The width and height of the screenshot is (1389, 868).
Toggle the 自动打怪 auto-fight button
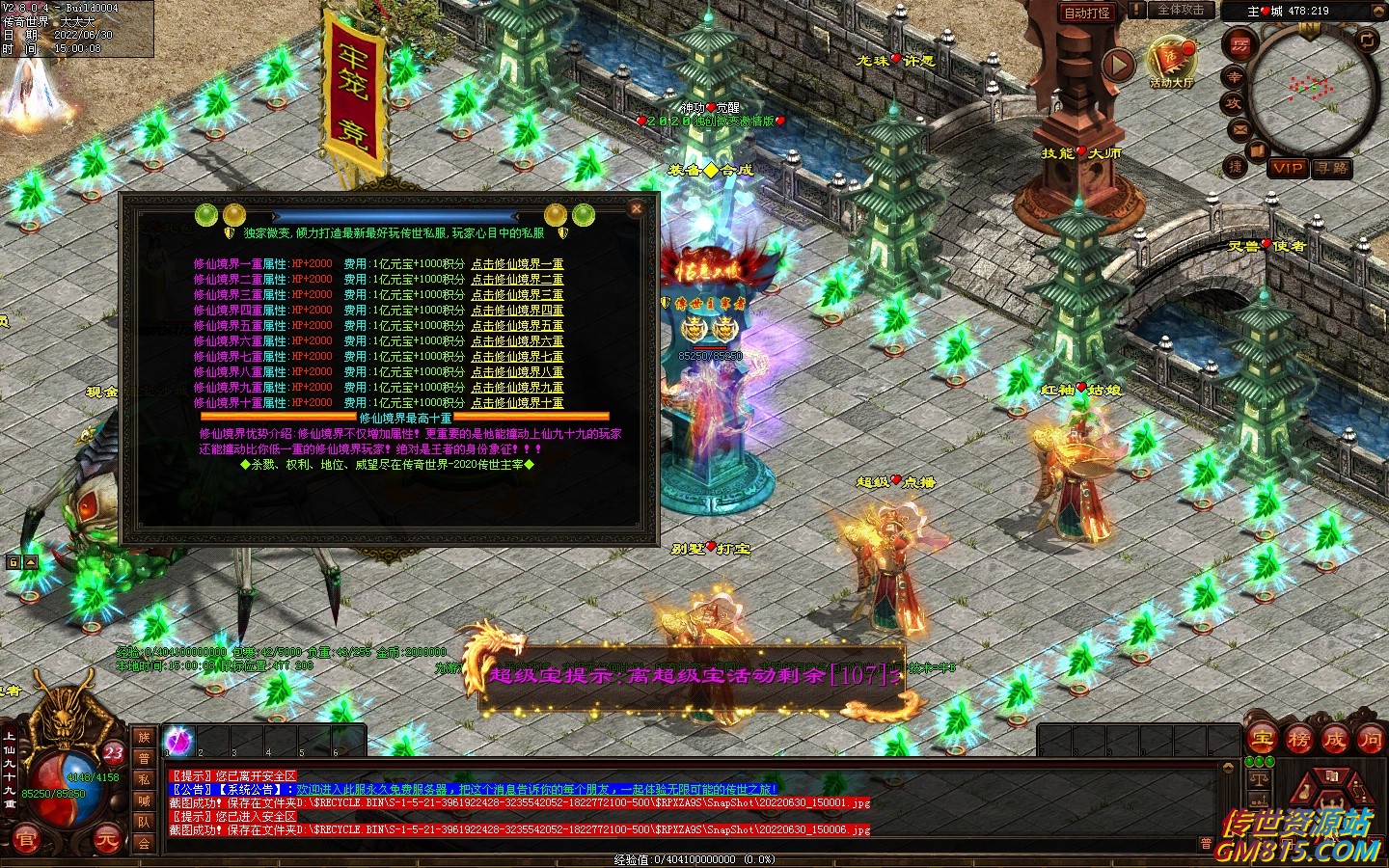pos(1087,13)
